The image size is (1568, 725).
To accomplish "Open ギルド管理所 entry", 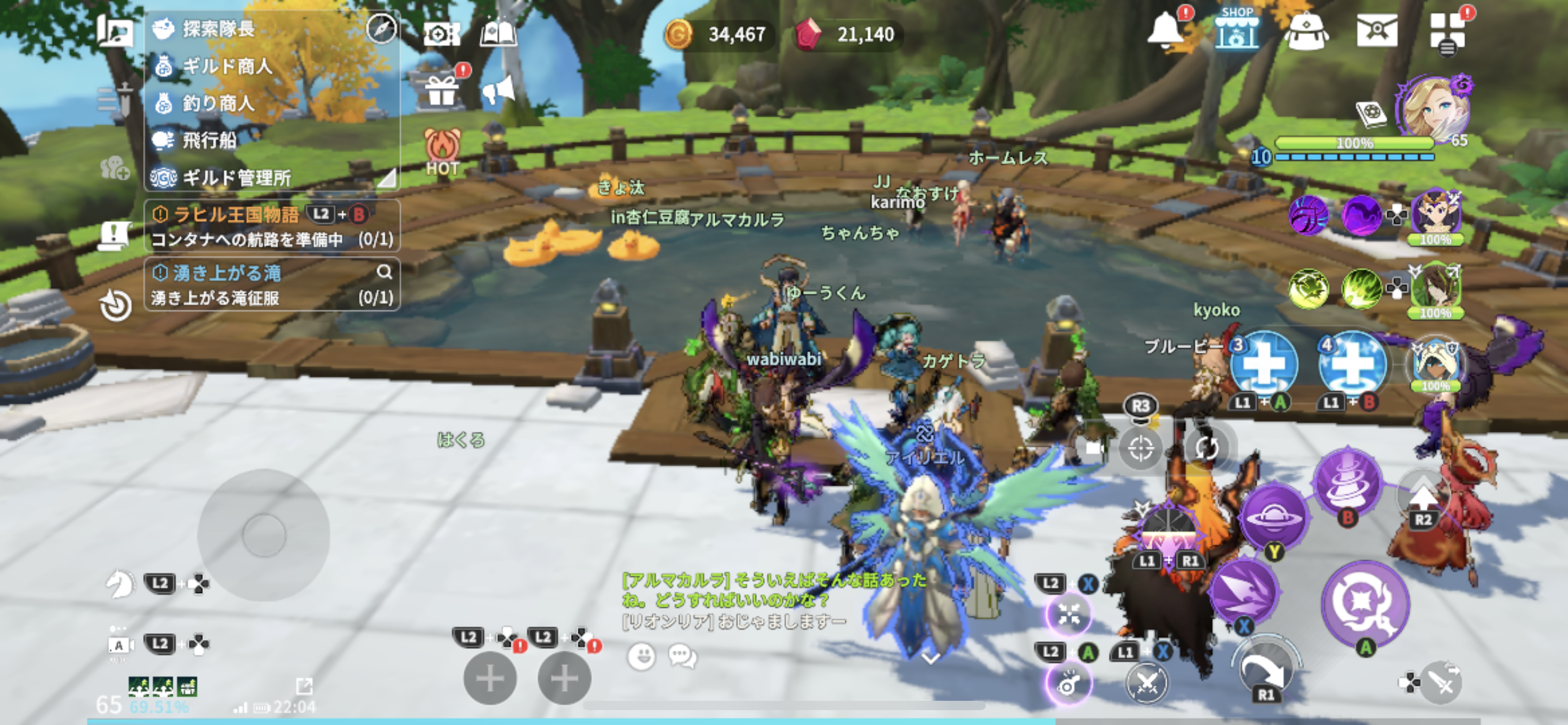I will pos(236,178).
